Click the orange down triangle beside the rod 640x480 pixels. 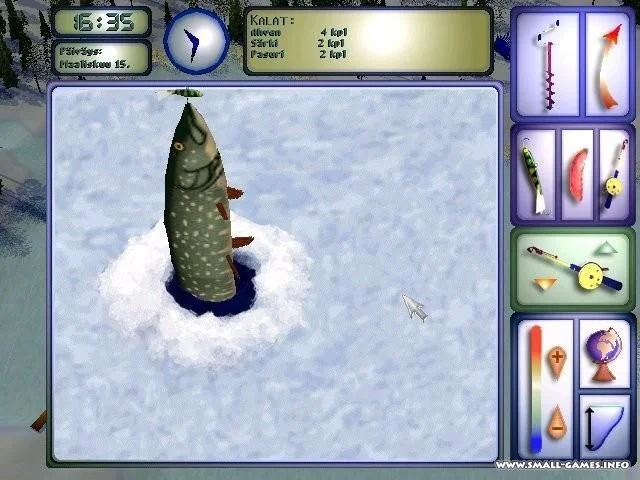[x=545, y=285]
